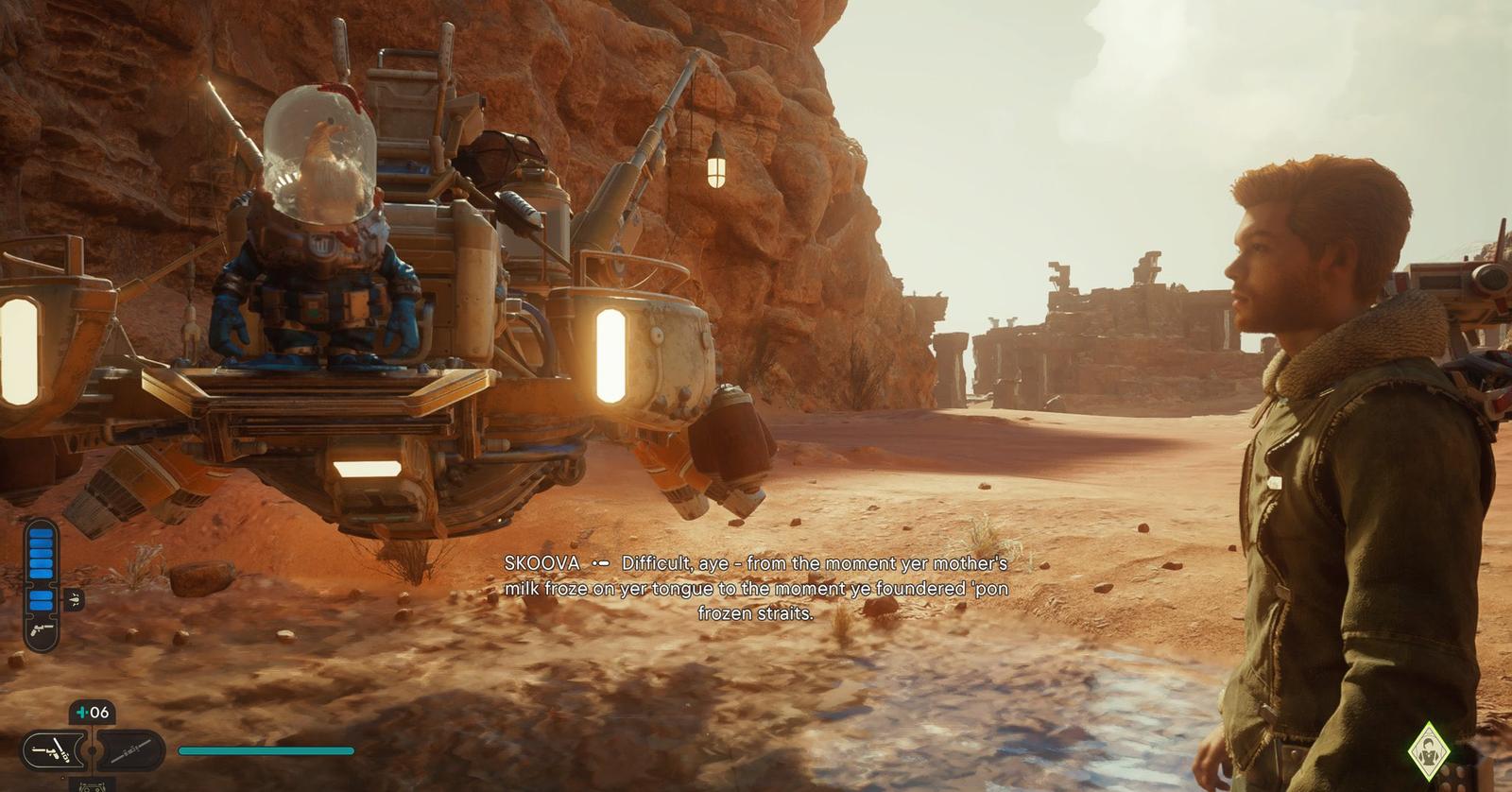Switch to the single lightsaber stance slot
The image size is (1512, 792).
coord(130,752)
